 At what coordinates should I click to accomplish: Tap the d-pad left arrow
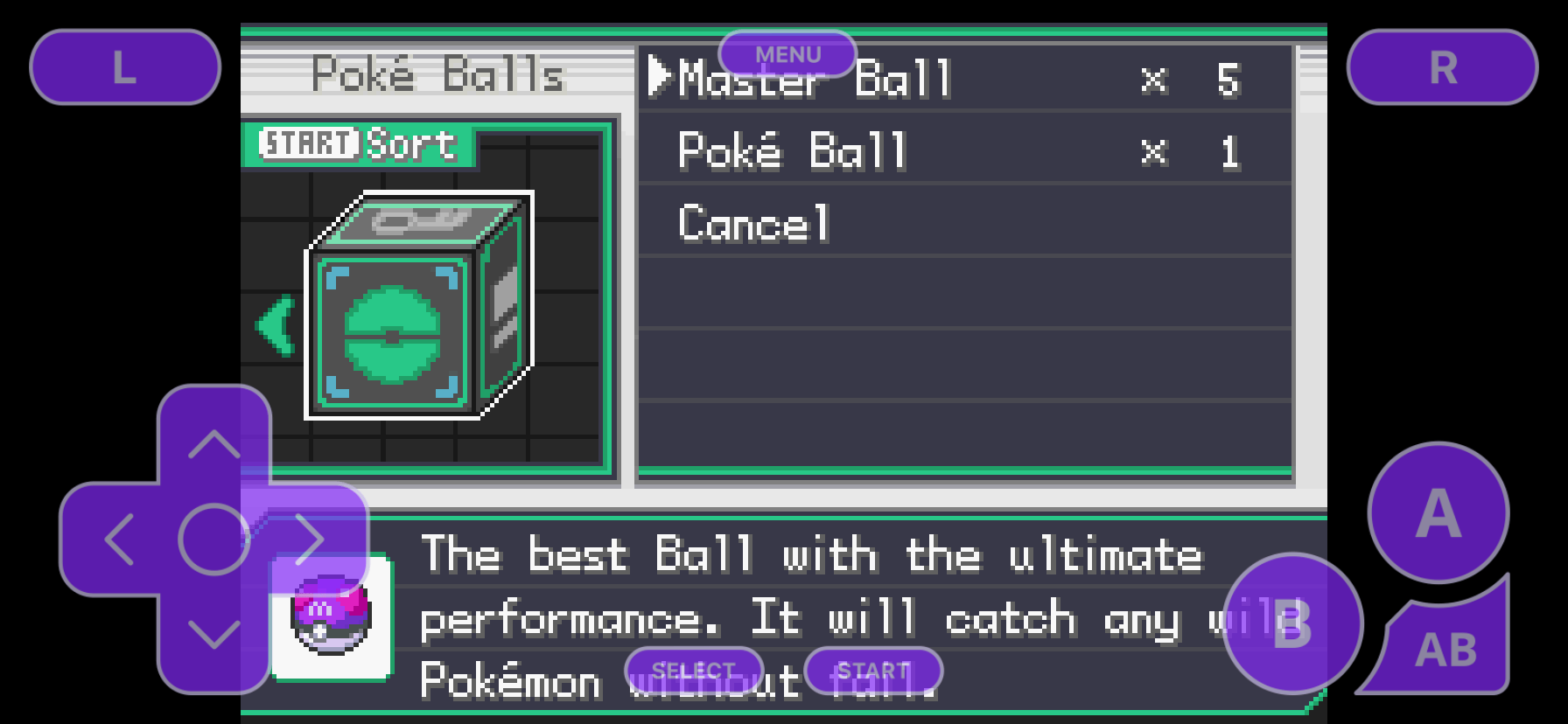(119, 540)
